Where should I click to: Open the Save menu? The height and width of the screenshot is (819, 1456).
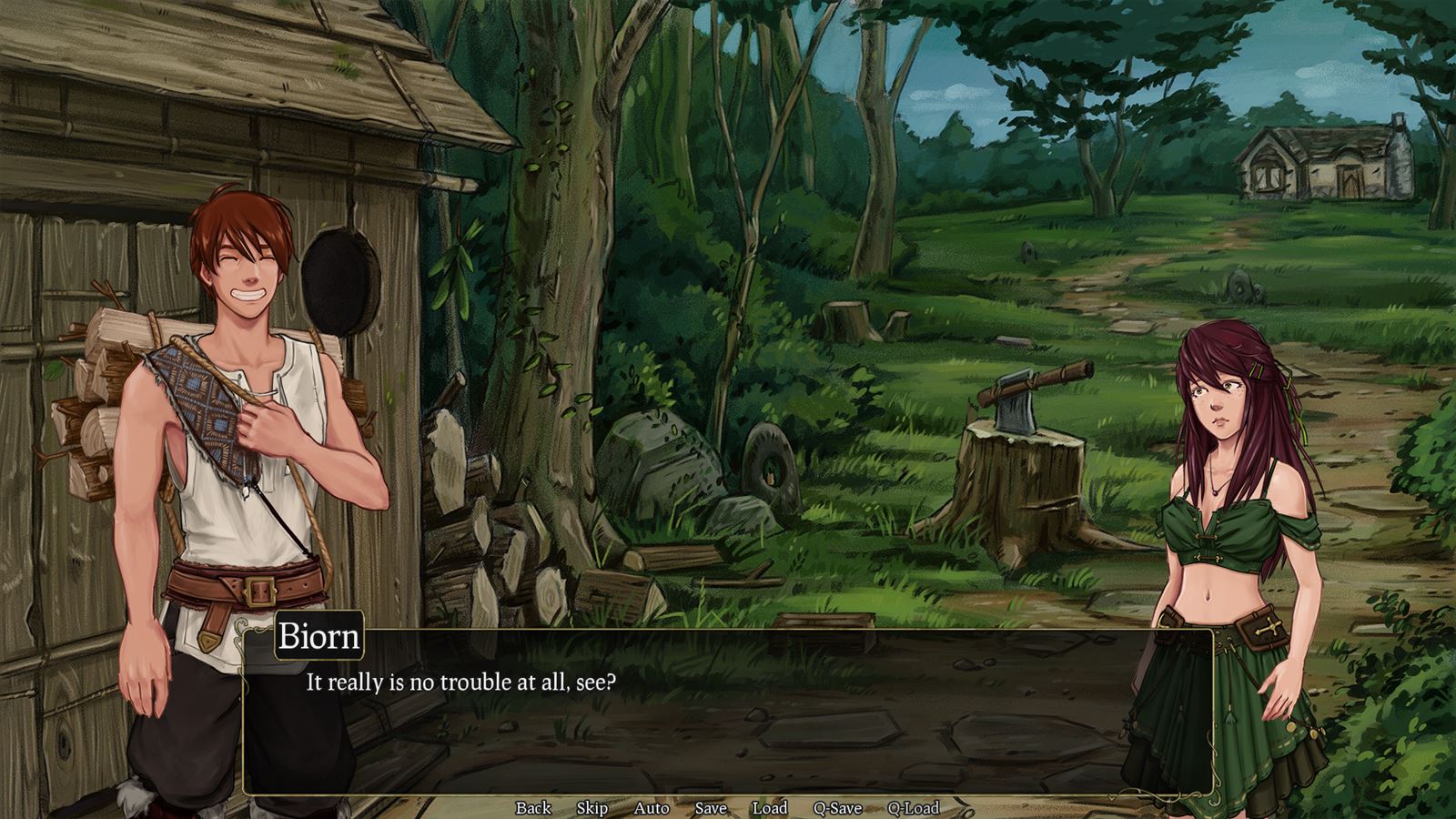coord(711,807)
